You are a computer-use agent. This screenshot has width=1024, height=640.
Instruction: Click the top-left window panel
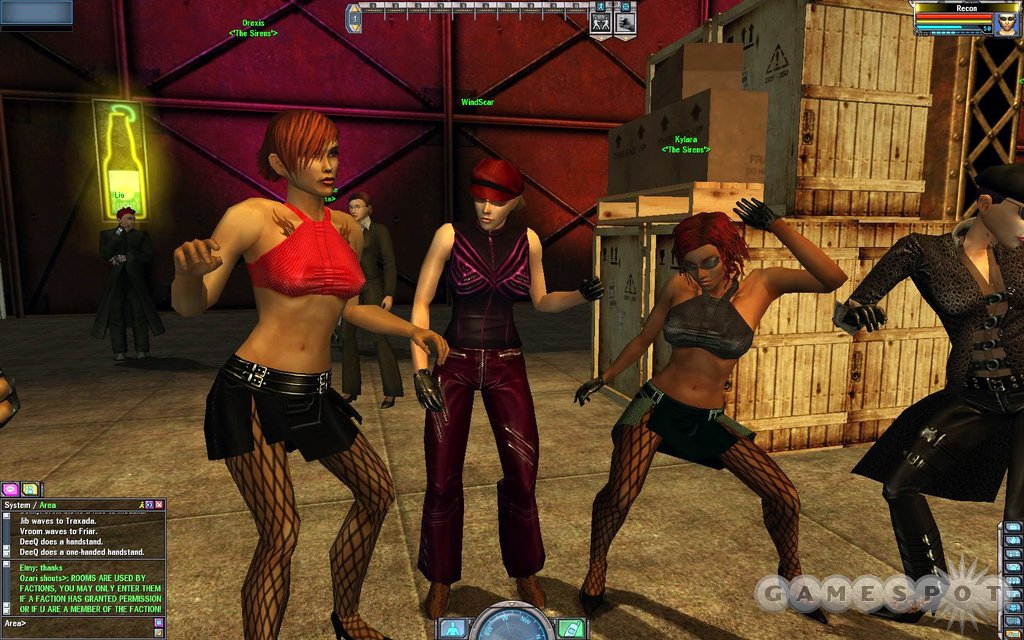(x=36, y=12)
